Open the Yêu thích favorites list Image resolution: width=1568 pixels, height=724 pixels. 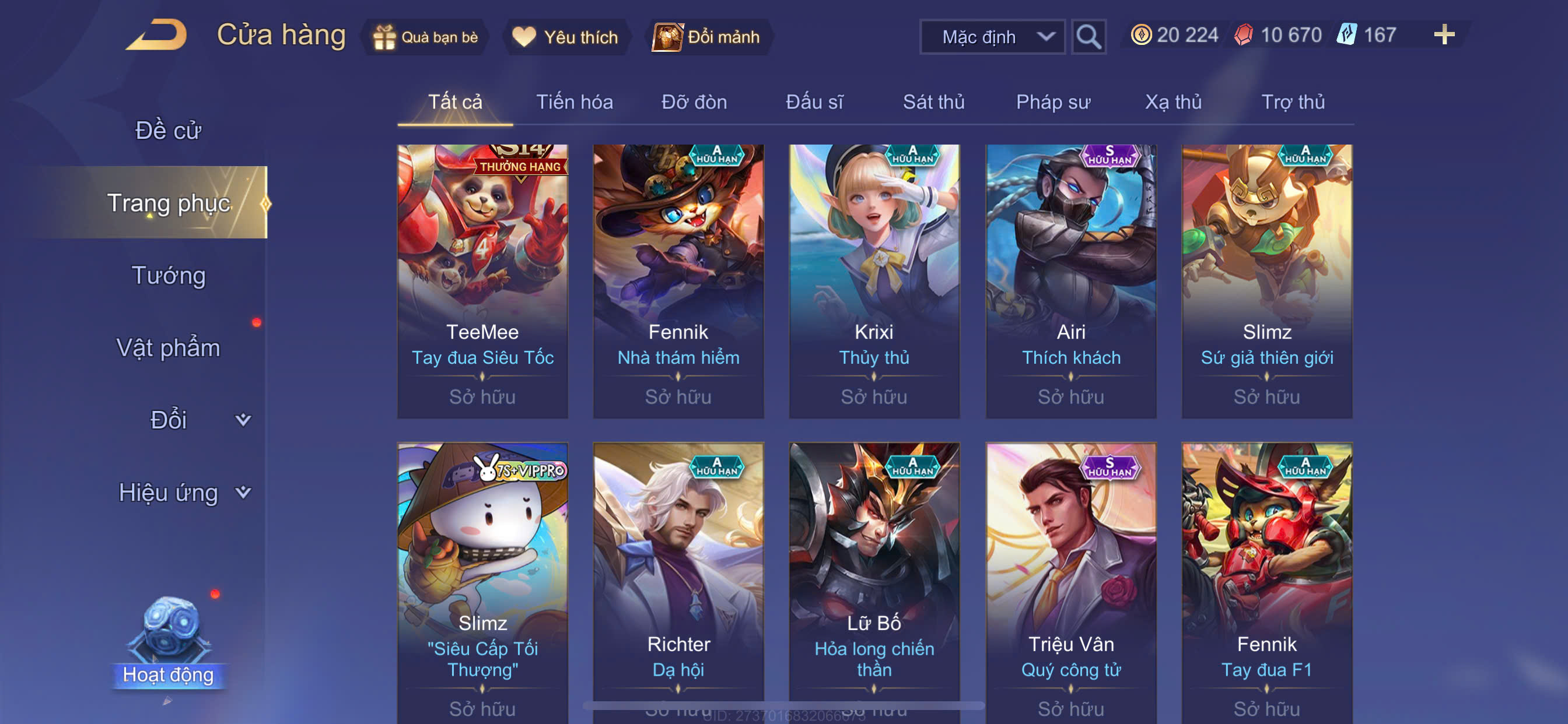[x=566, y=37]
